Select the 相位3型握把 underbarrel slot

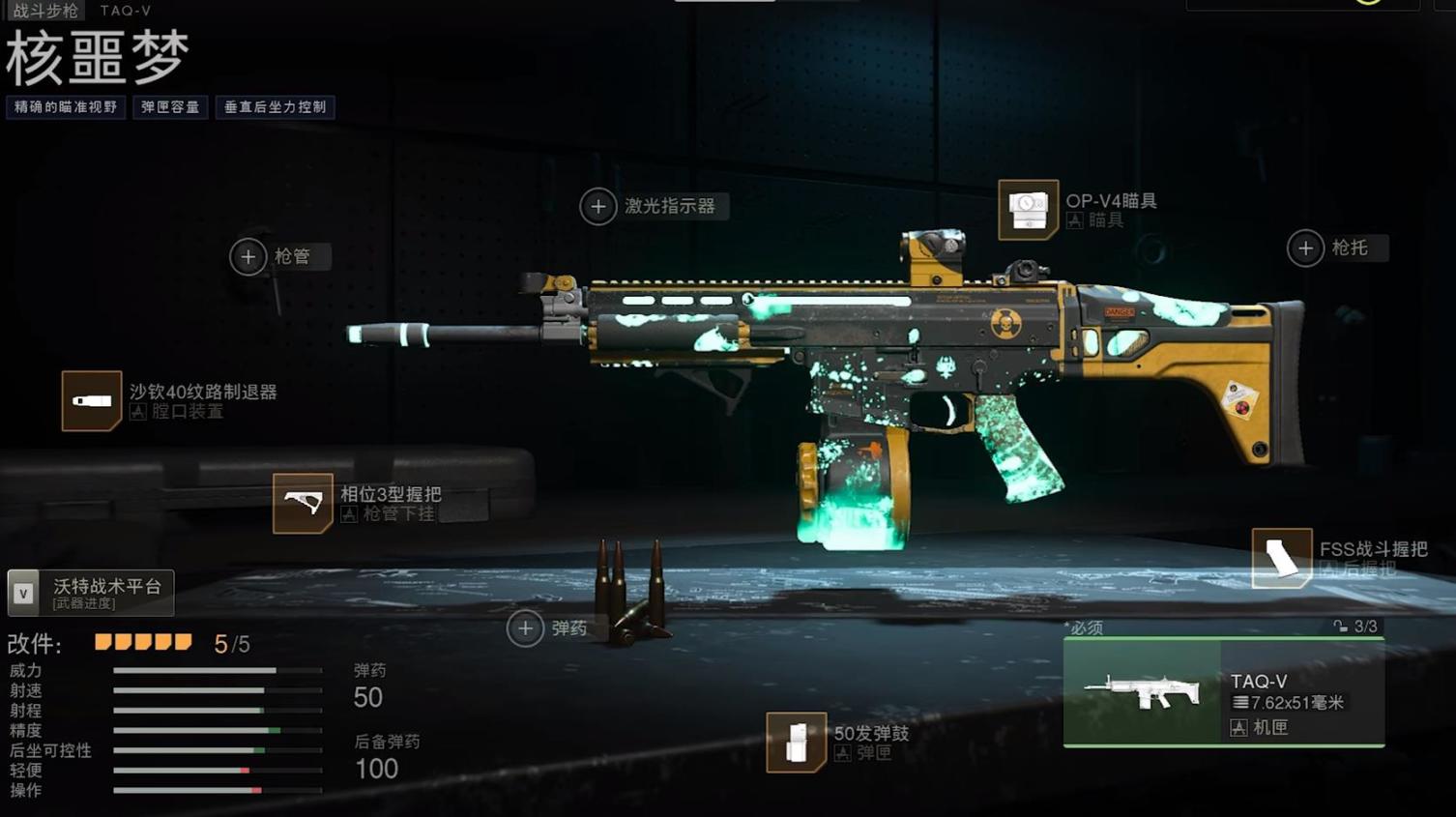click(x=303, y=503)
